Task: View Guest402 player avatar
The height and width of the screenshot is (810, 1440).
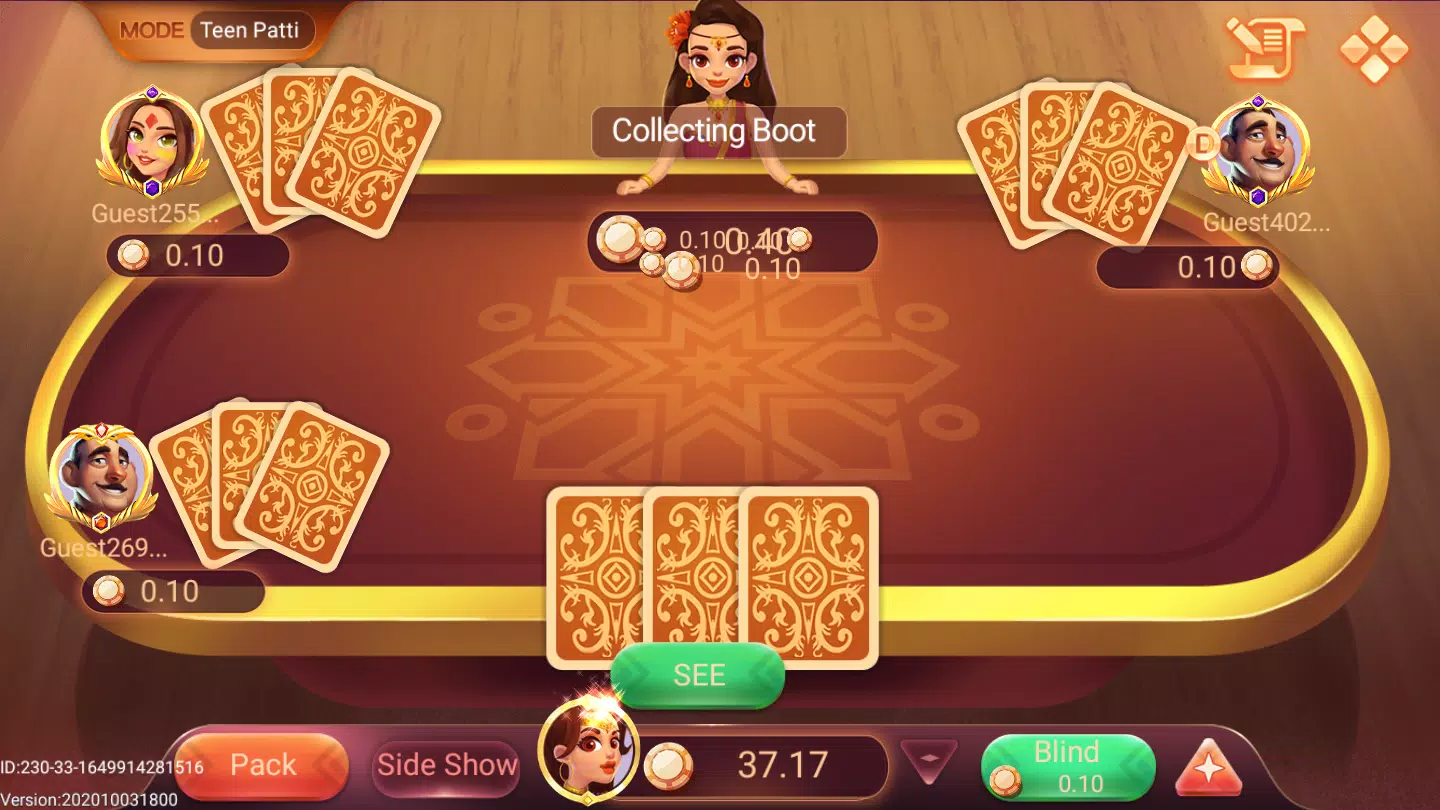Action: [1258, 148]
